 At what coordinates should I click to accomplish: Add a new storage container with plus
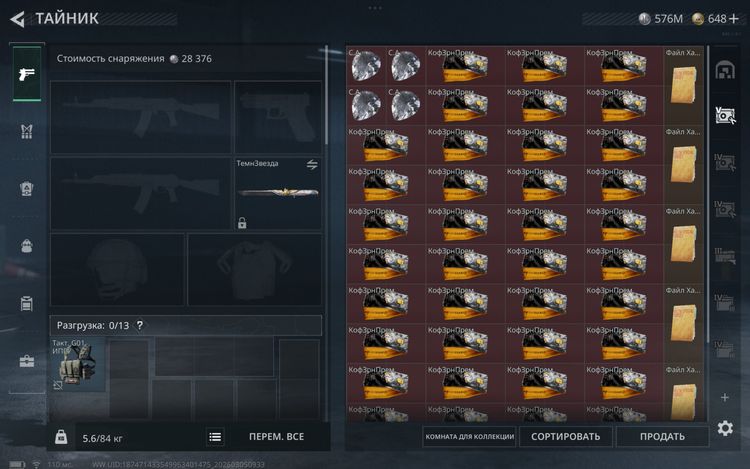(x=725, y=397)
